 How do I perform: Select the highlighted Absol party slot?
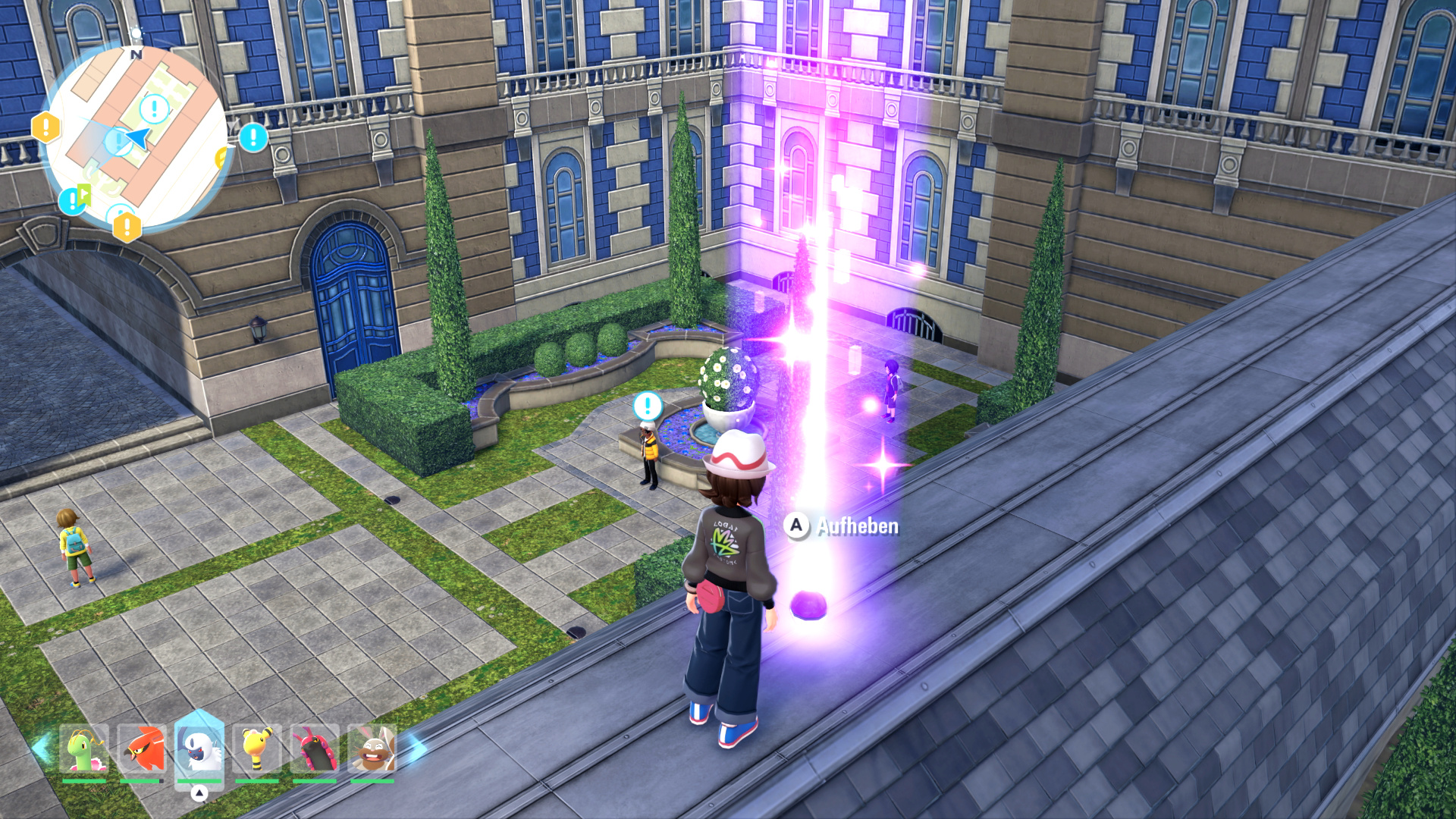click(199, 749)
